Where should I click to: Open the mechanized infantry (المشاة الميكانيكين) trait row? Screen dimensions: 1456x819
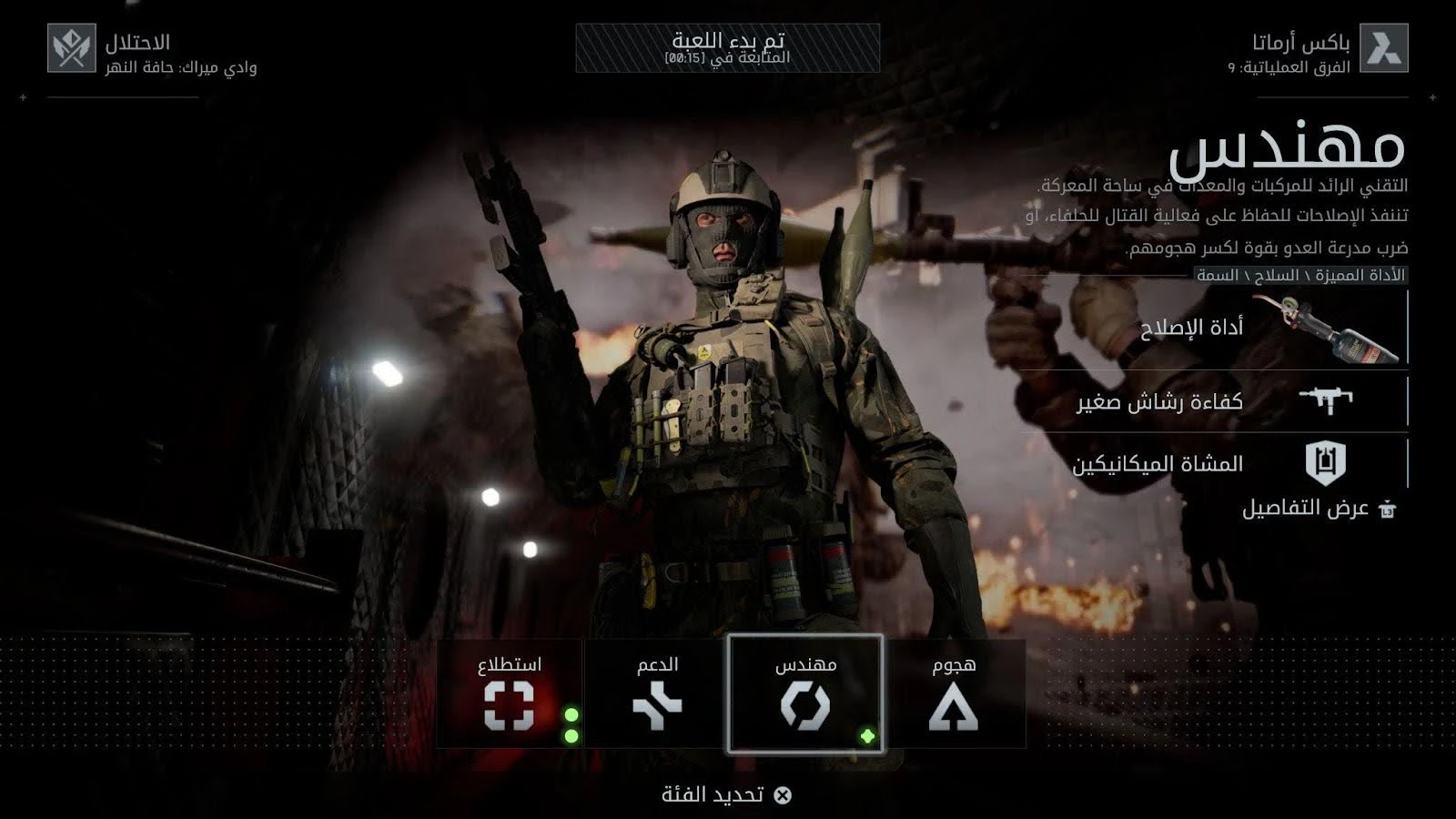1224,463
